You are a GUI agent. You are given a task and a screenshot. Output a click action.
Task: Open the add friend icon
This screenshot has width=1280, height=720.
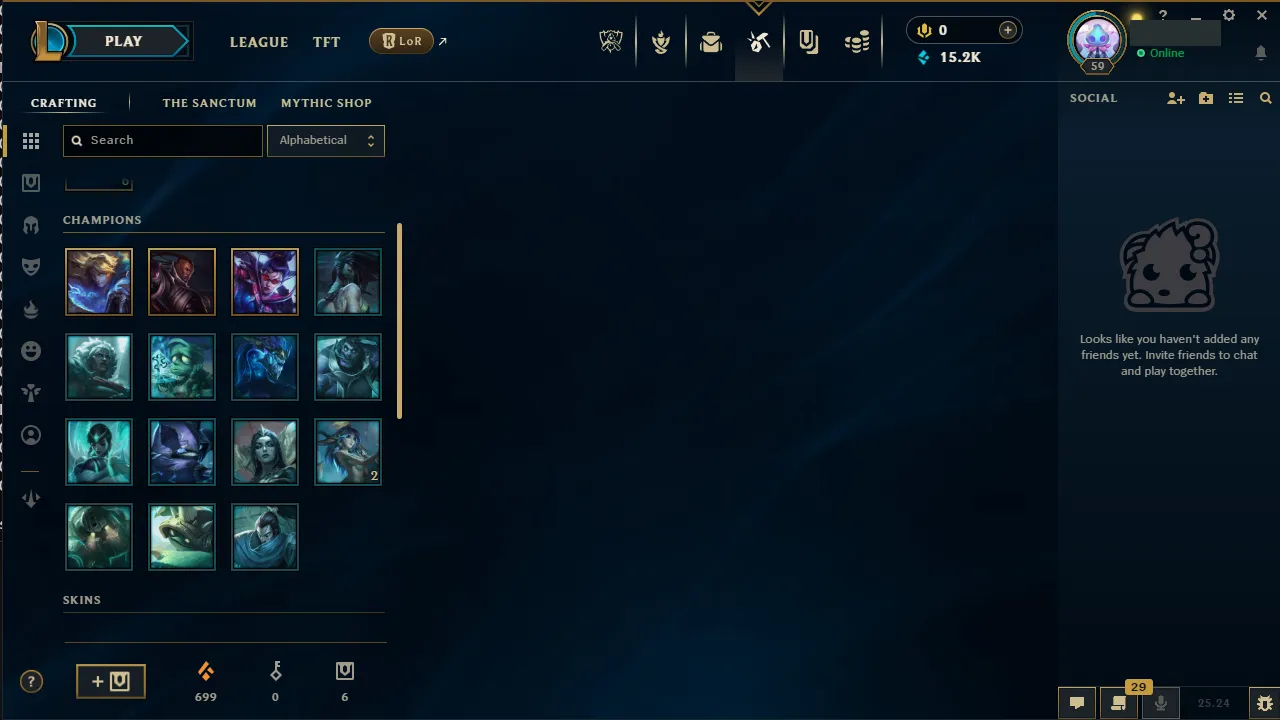point(1176,98)
